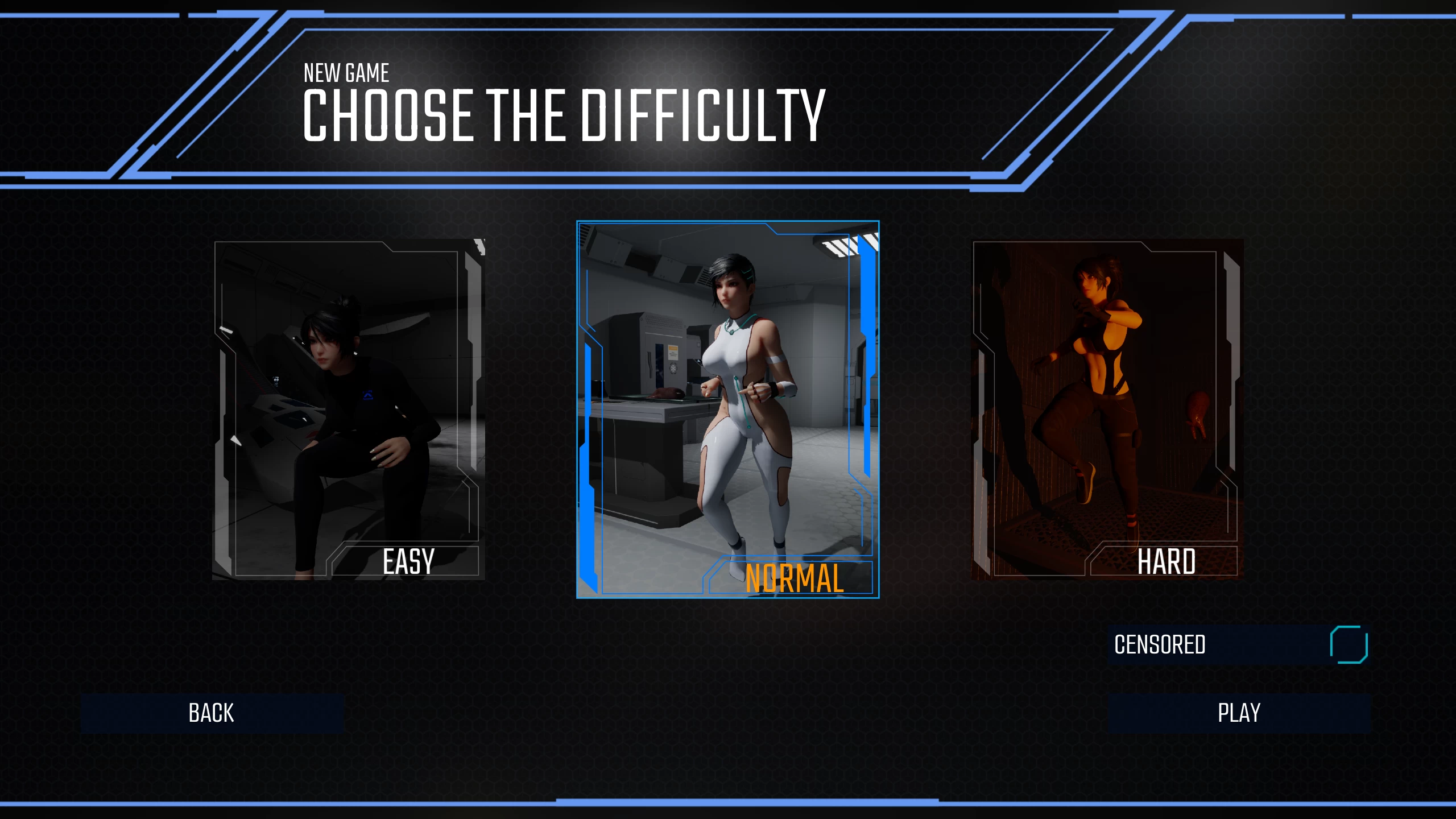Go back with the Back button
The image size is (1456, 819).
(212, 713)
